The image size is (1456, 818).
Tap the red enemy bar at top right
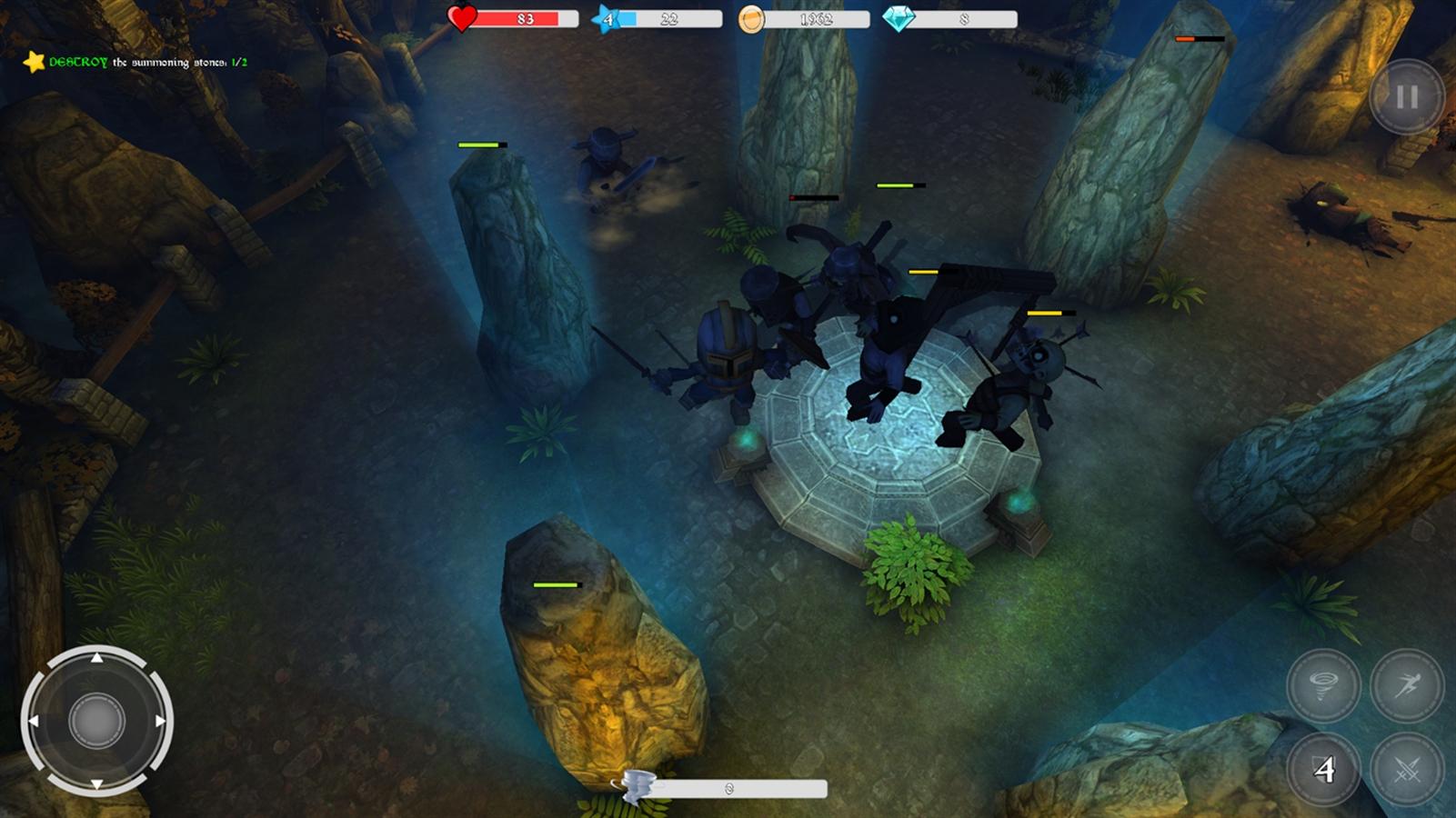(1200, 40)
